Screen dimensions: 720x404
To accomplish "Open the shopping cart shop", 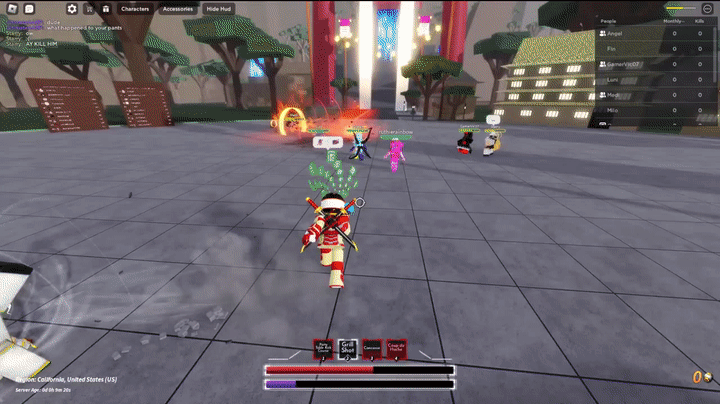I will pos(89,8).
